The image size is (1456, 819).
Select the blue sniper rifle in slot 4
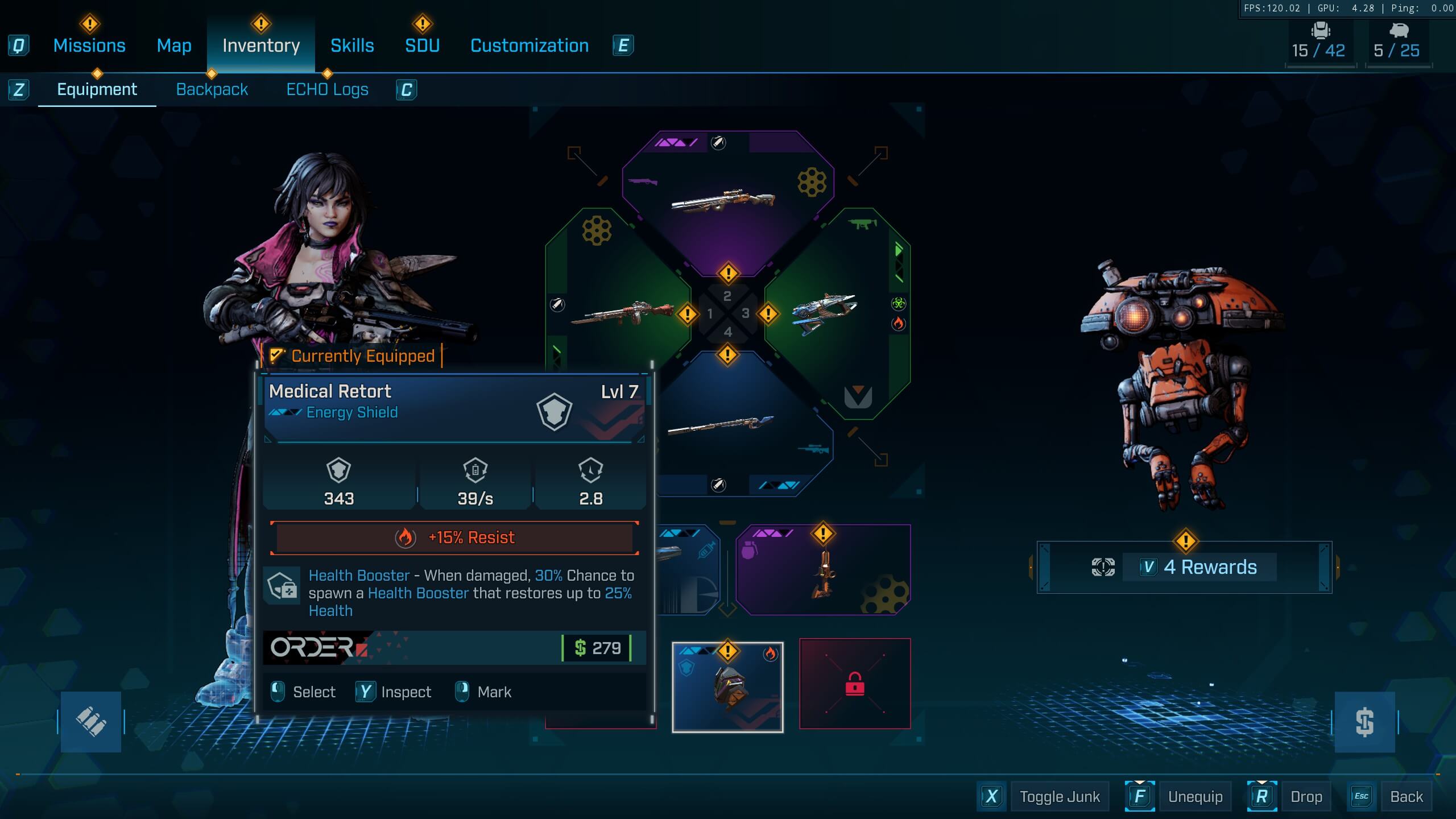click(734, 427)
